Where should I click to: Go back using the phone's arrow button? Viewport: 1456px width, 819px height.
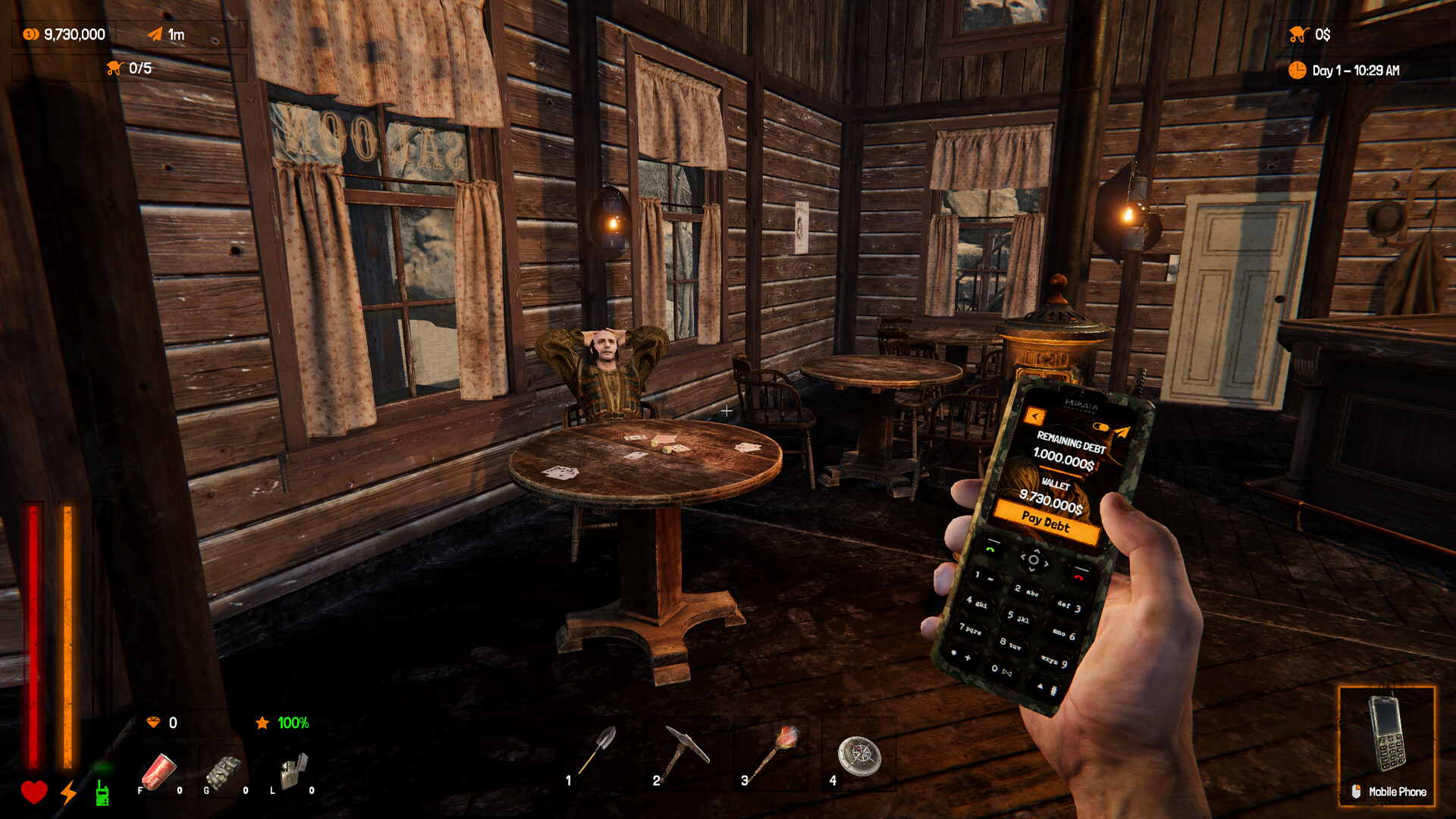[1034, 416]
